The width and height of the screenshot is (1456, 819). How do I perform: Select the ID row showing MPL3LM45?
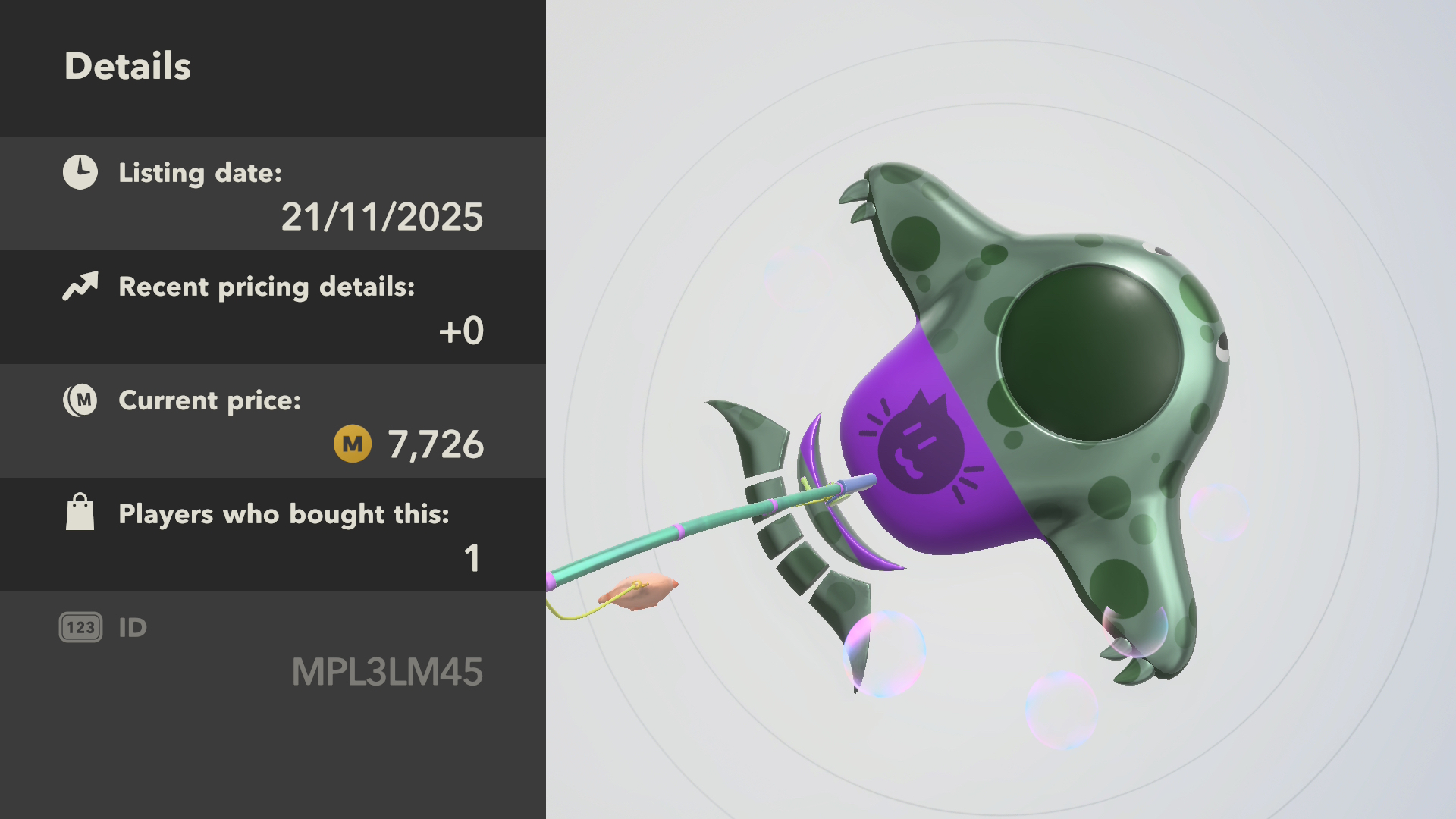coord(273,649)
